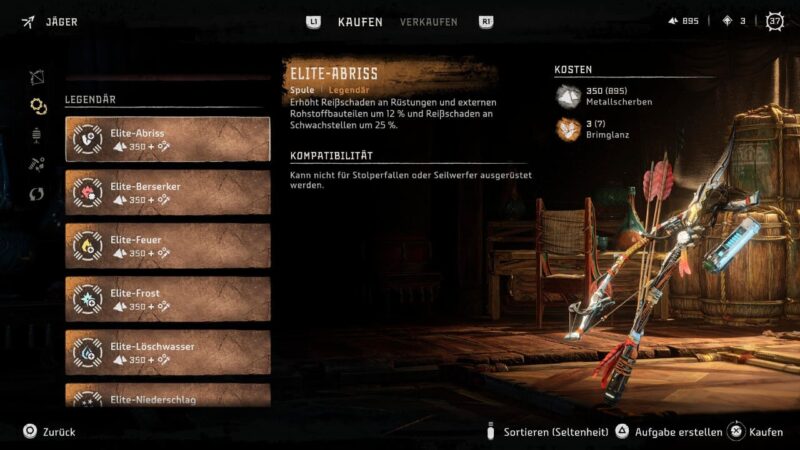Choose the Elite-Berserker coil entry

167,192
